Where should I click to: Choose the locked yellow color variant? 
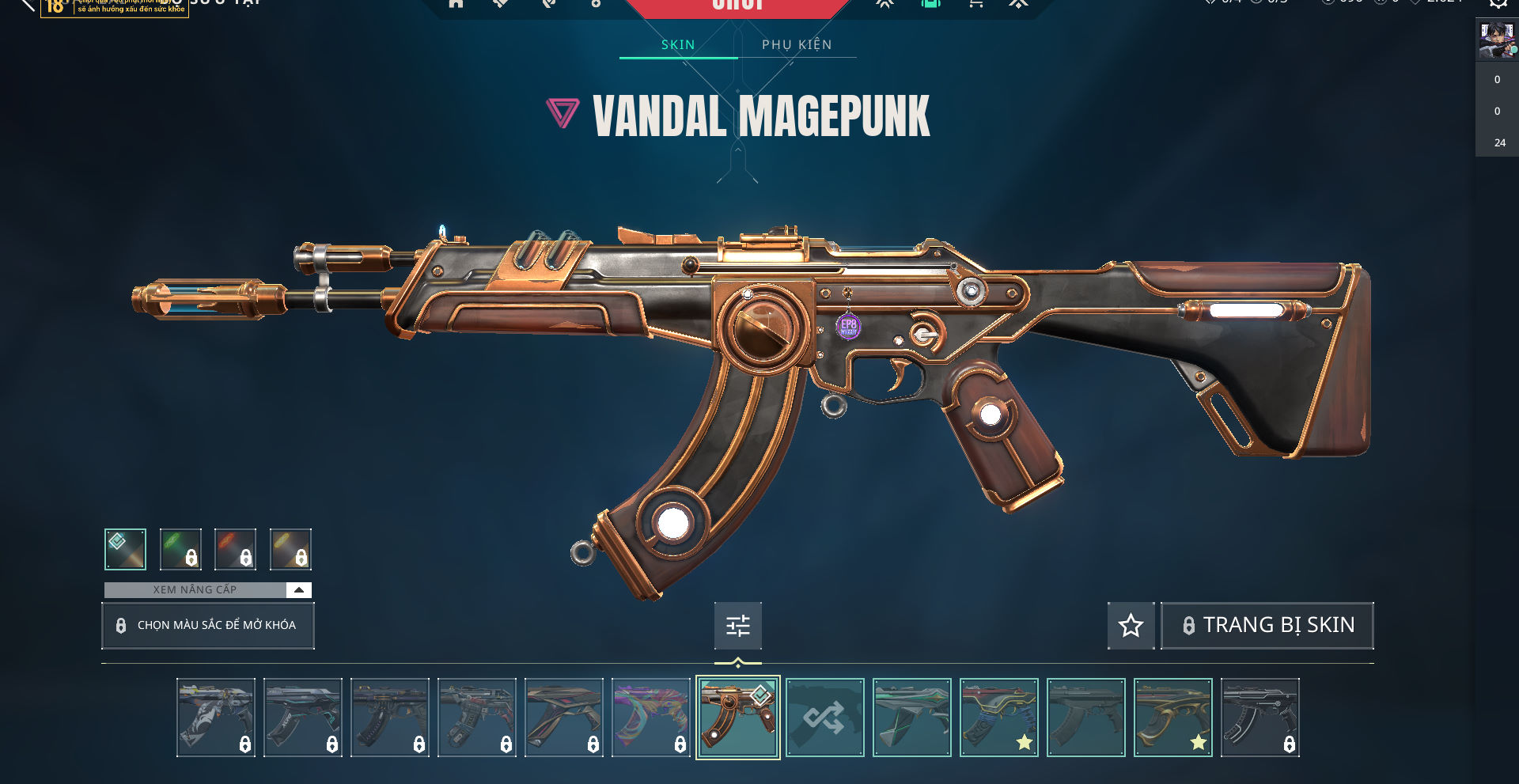pyautogui.click(x=290, y=549)
